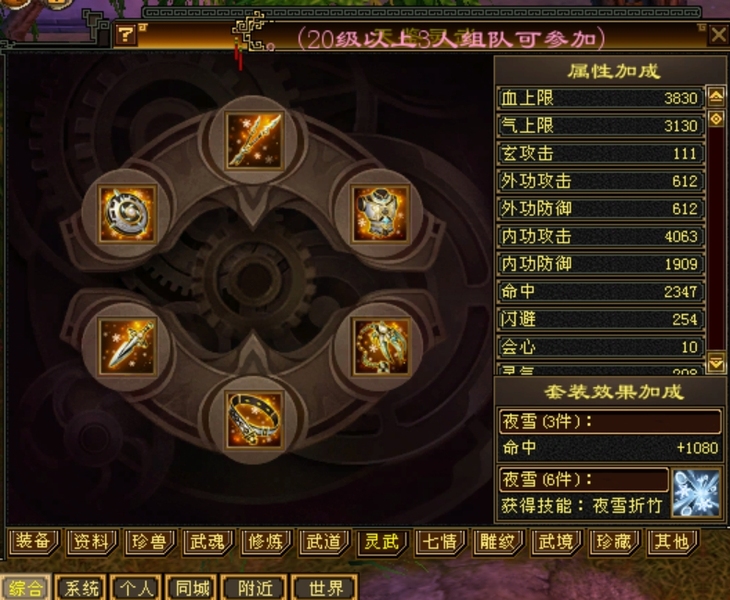The height and width of the screenshot is (600, 730).
Task: Switch to the 七情 tab
Action: click(x=440, y=542)
